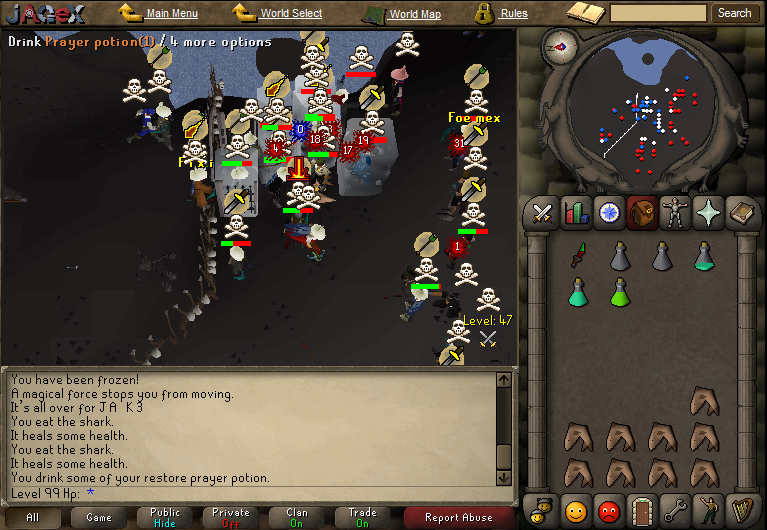Image resolution: width=767 pixels, height=530 pixels.
Task: Open the Worn Equipment tab
Action: click(675, 212)
